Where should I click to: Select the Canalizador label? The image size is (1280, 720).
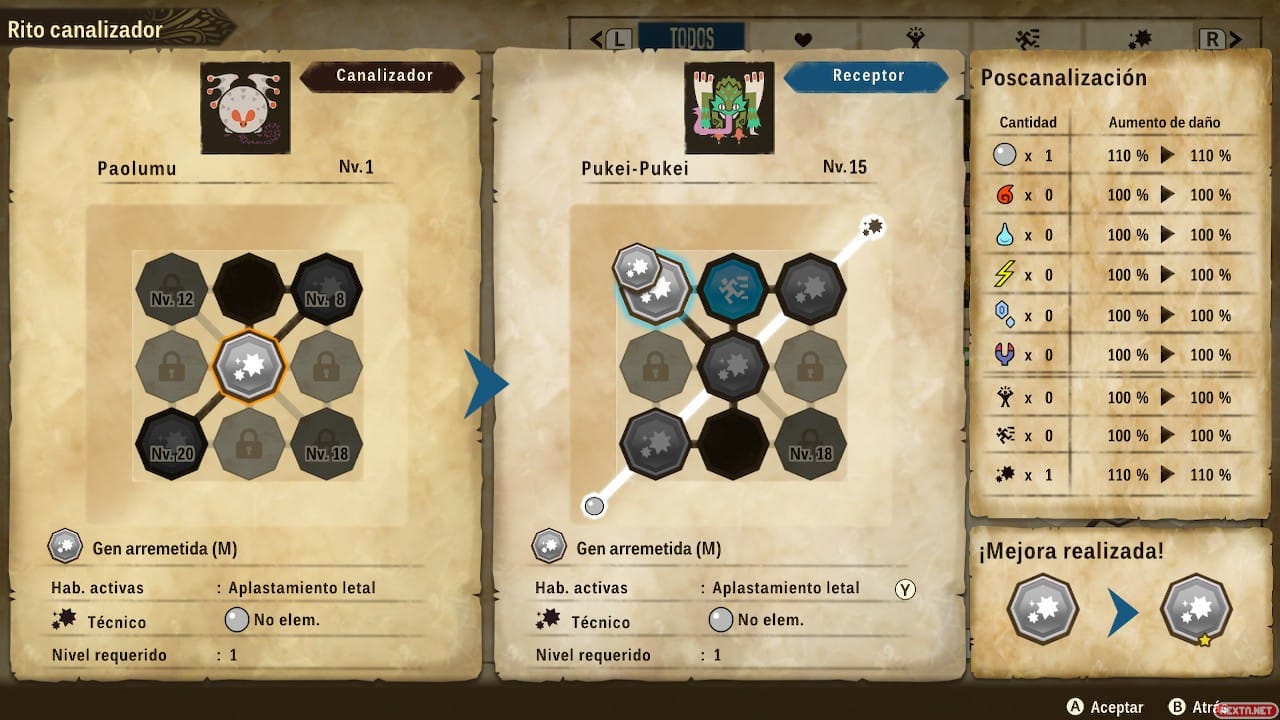point(384,76)
